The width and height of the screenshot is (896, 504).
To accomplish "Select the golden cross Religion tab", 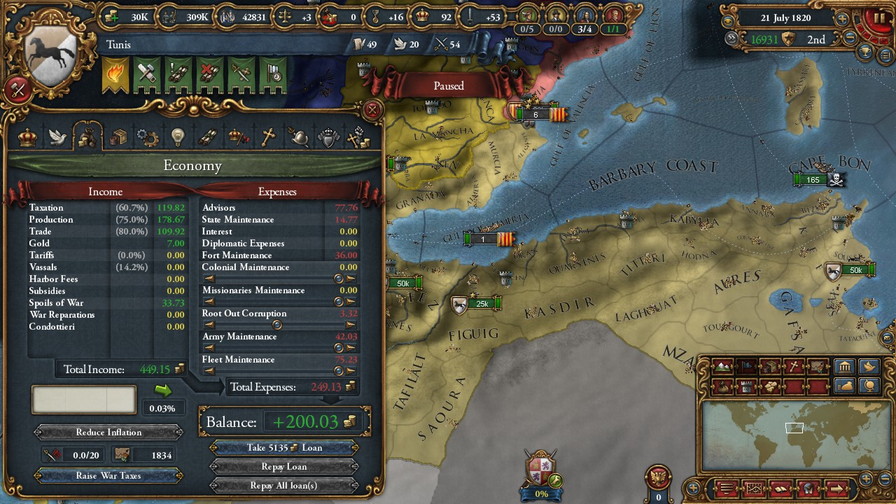I will click(x=268, y=137).
